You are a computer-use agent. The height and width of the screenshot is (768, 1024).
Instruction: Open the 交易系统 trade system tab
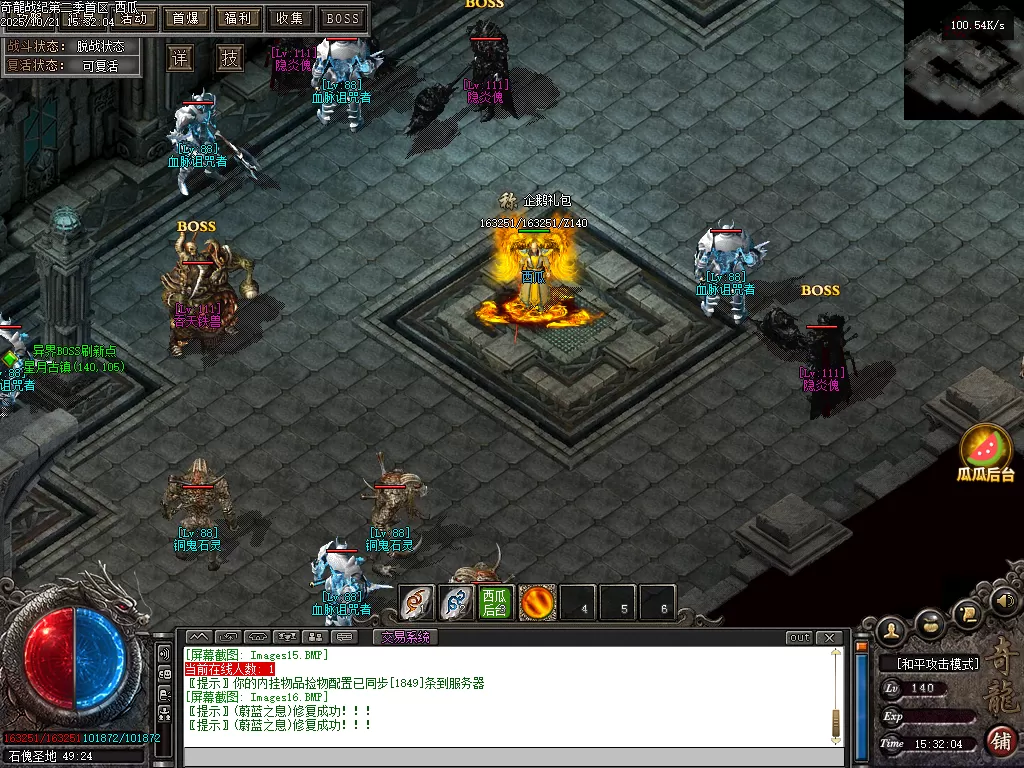pyautogui.click(x=406, y=637)
